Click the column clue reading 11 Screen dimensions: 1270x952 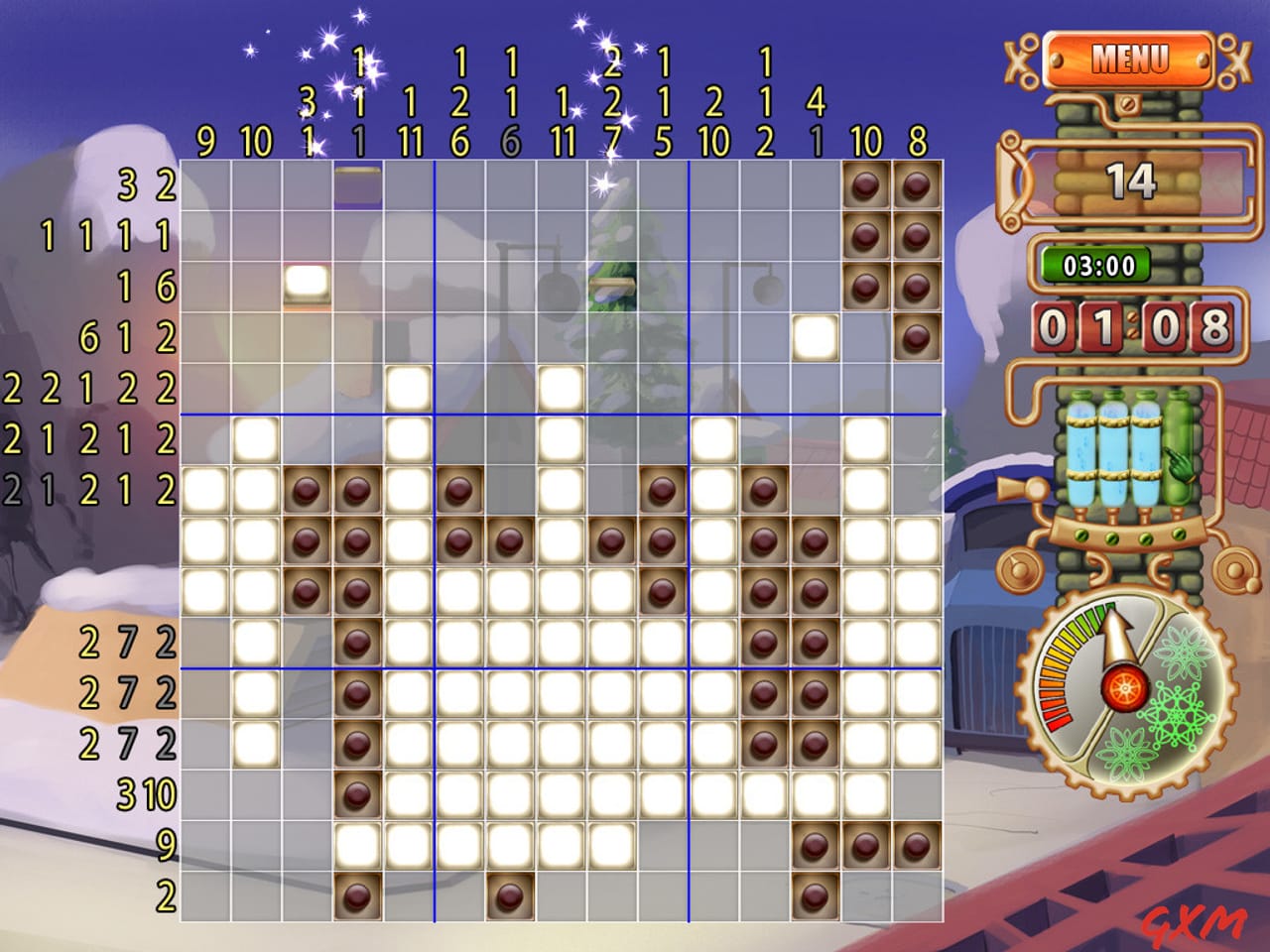click(x=408, y=142)
